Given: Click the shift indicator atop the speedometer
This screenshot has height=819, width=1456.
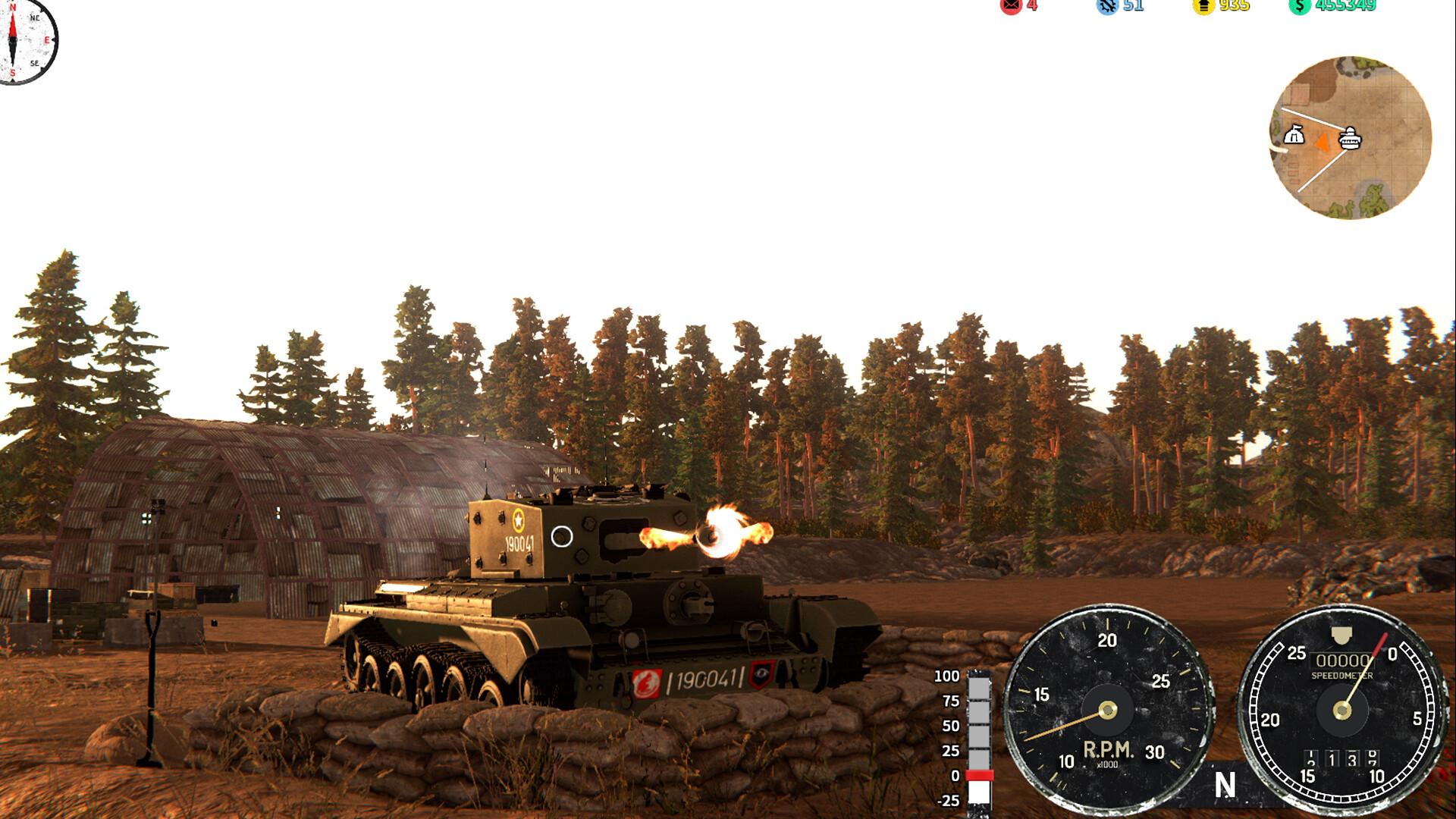Looking at the screenshot, I should click(1340, 633).
